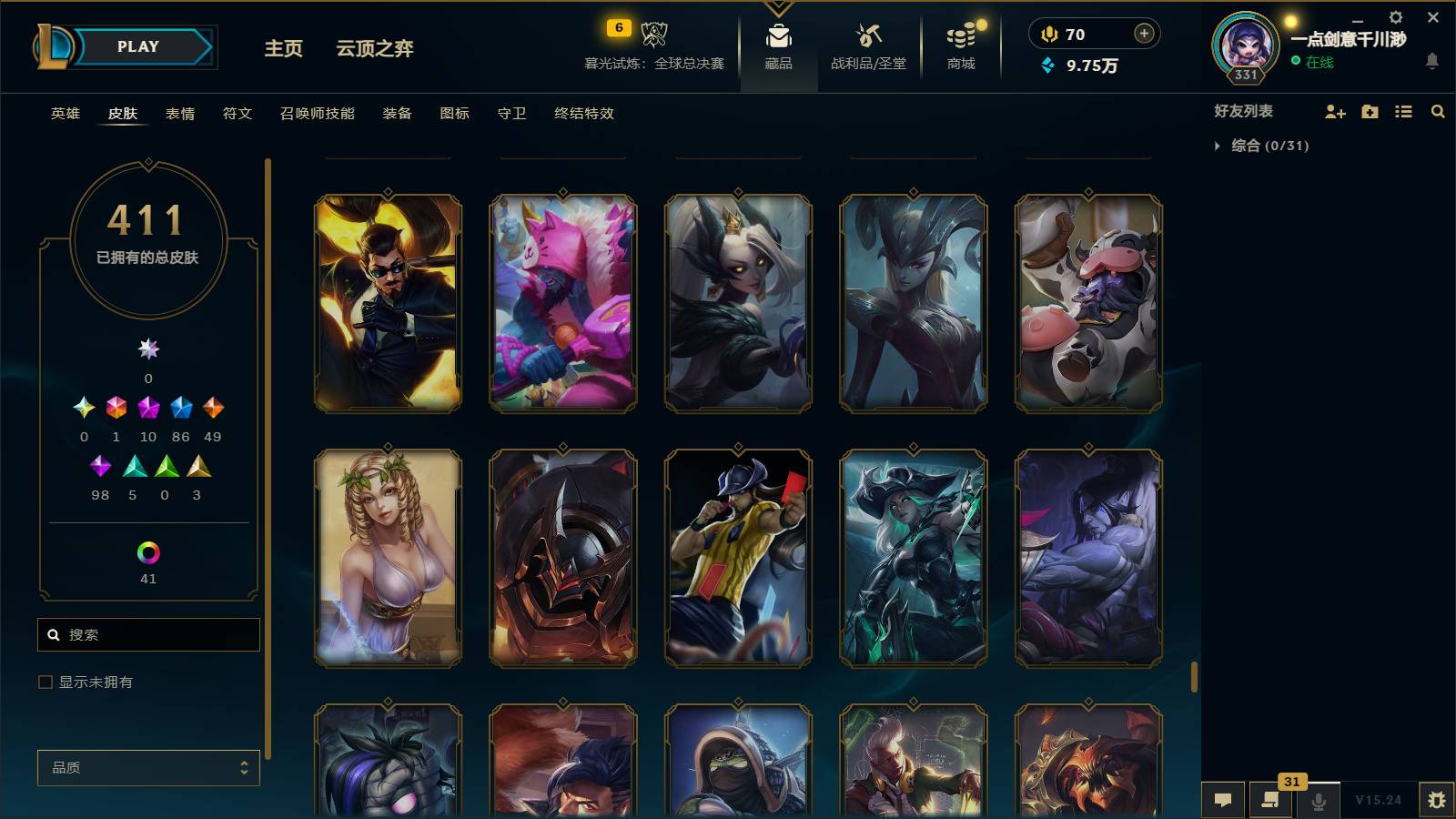Open the 品质 quality dropdown

tap(147, 768)
